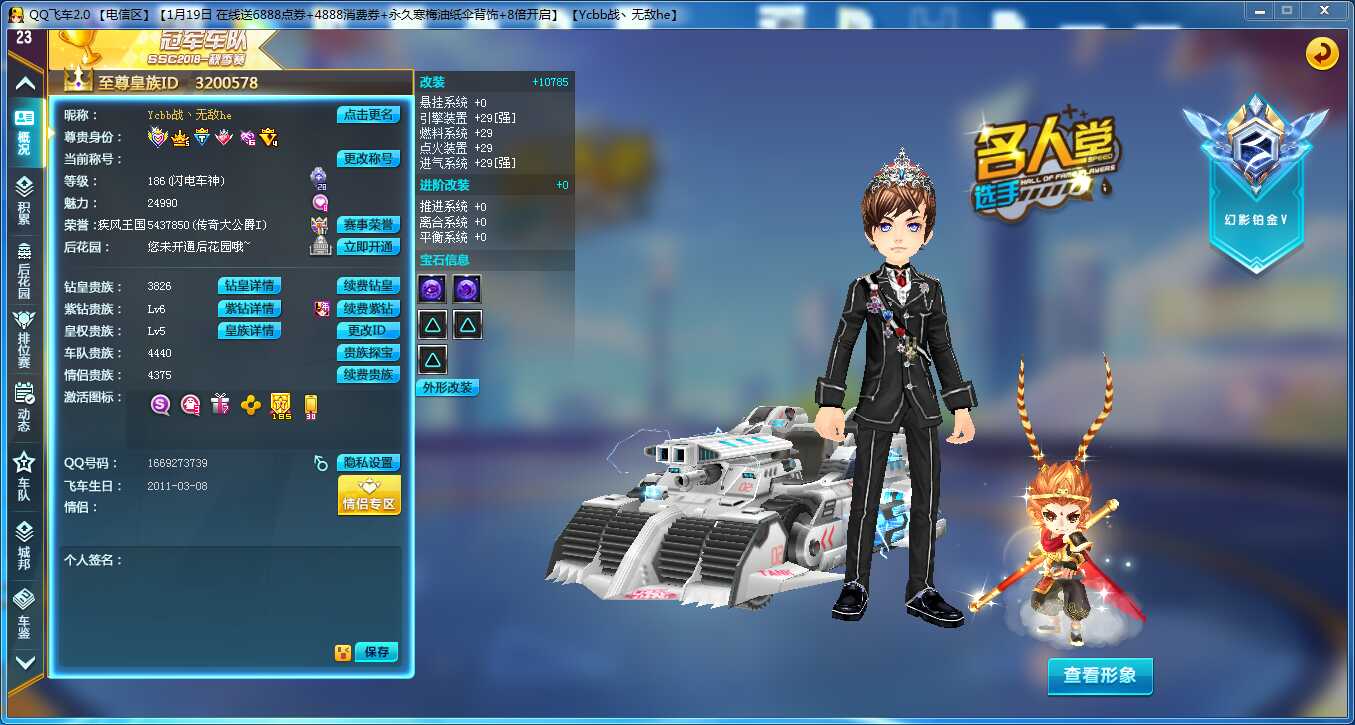1355x725 pixels.
Task: Click the gold 185 shield badge icon
Action: [280, 404]
